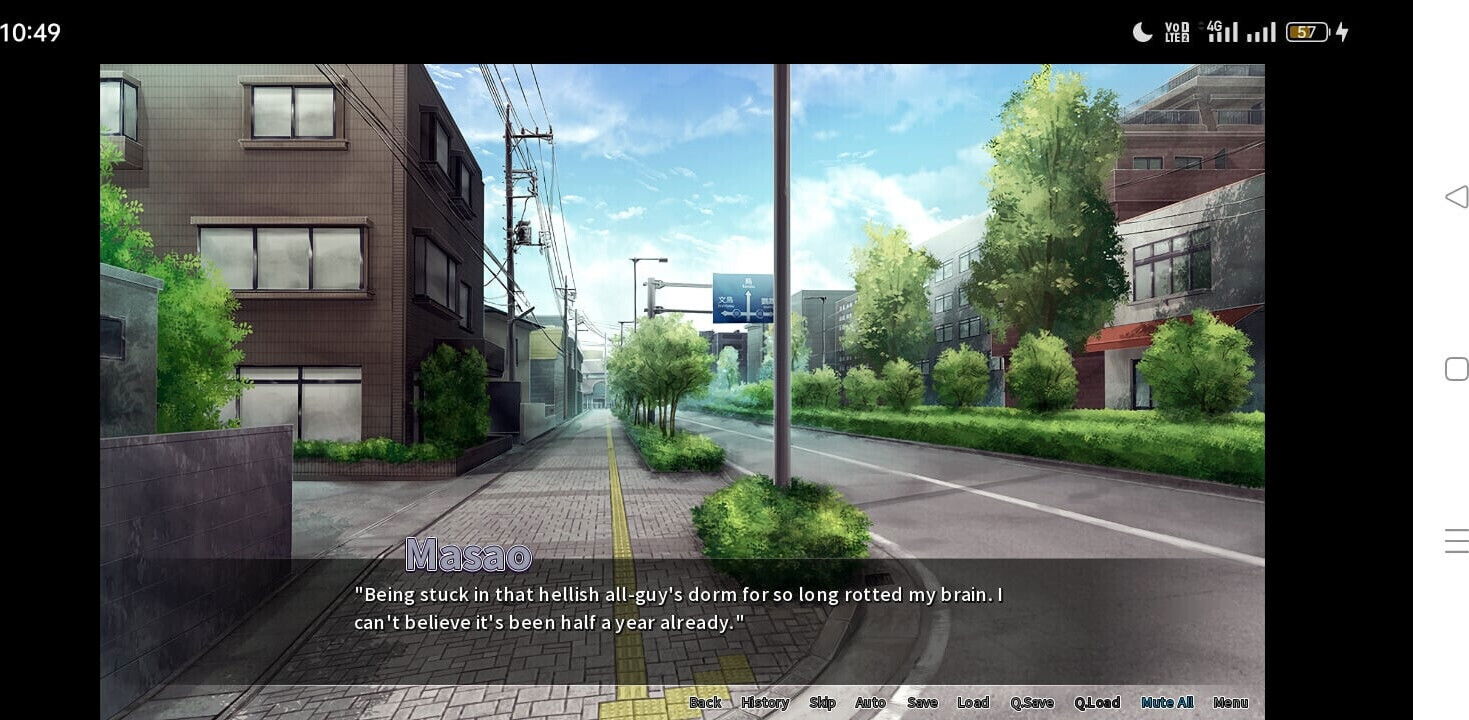Tap the Android back triangle button
The height and width of the screenshot is (720, 1469).
pos(1456,197)
